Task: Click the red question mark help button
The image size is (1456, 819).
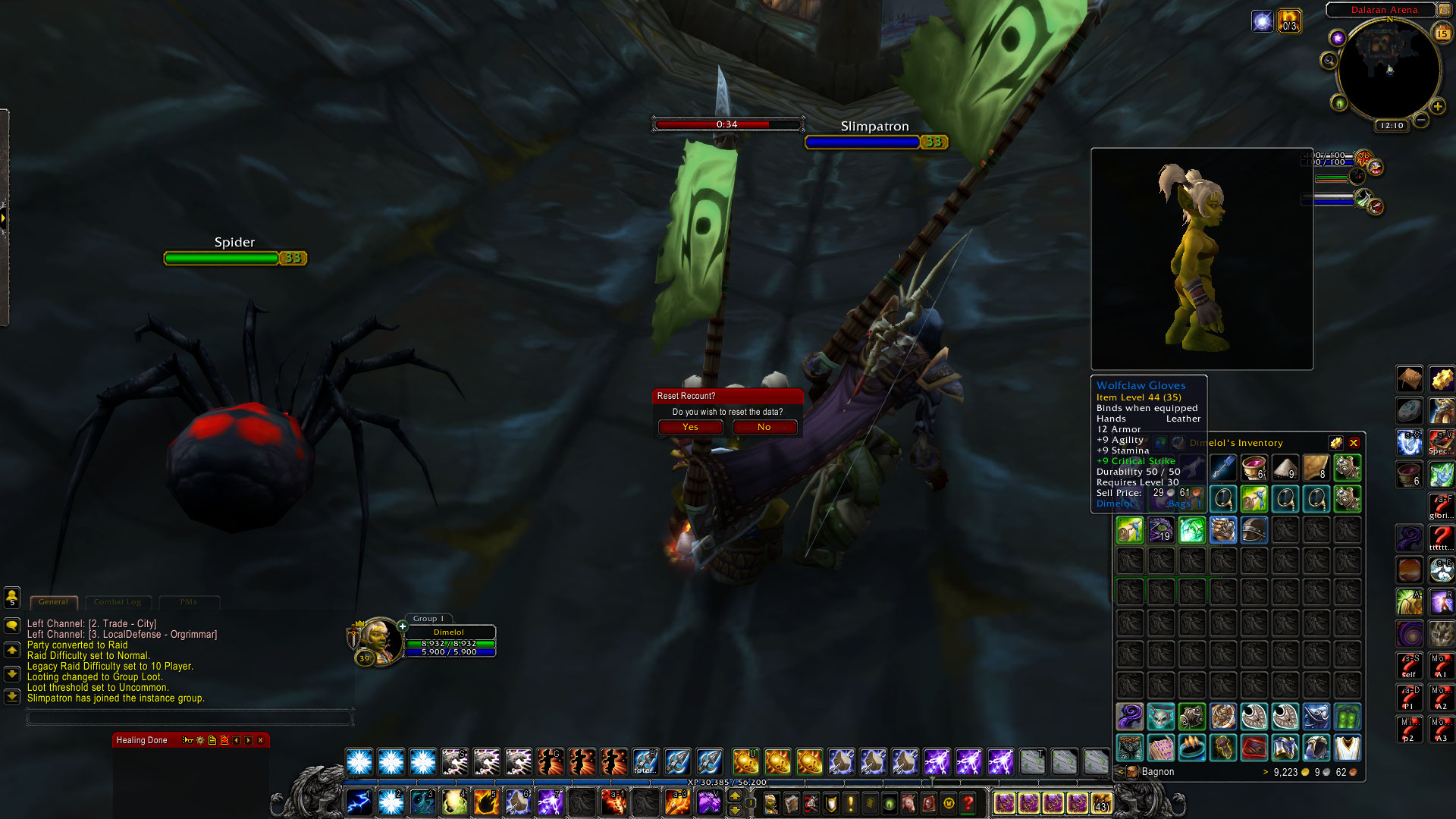Action: coord(968,802)
